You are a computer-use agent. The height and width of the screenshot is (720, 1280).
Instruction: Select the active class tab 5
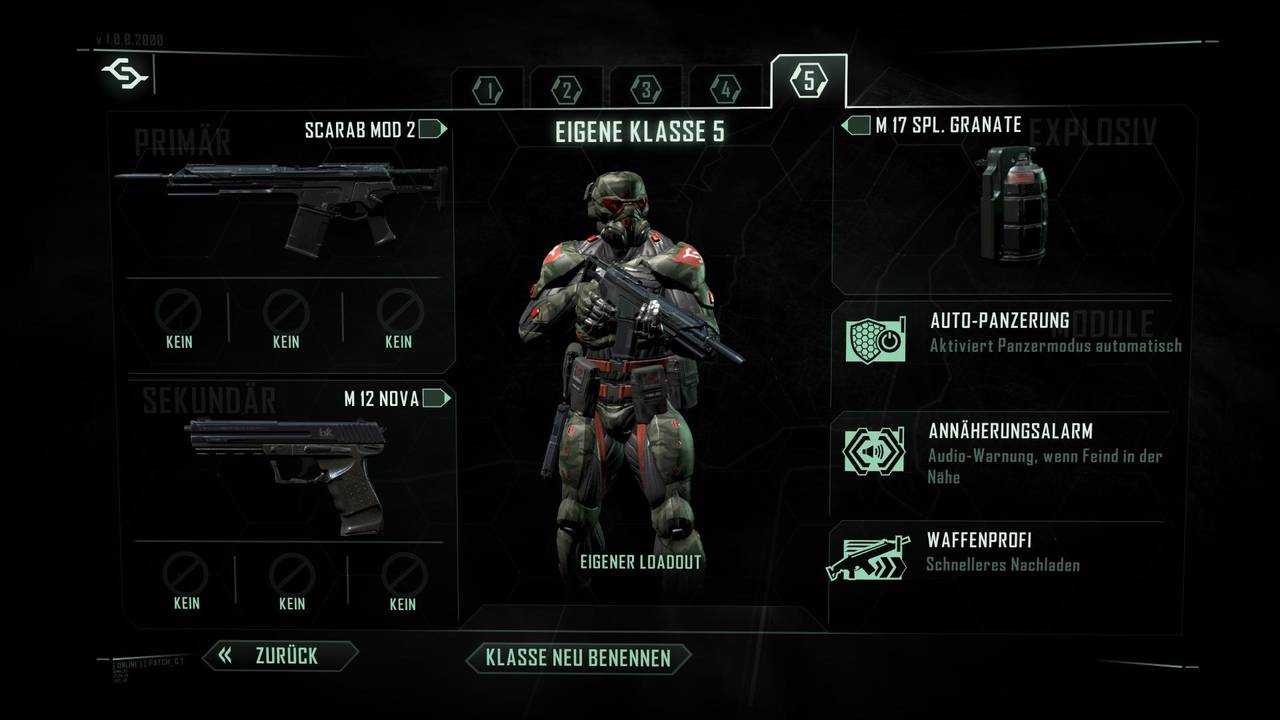click(x=808, y=80)
